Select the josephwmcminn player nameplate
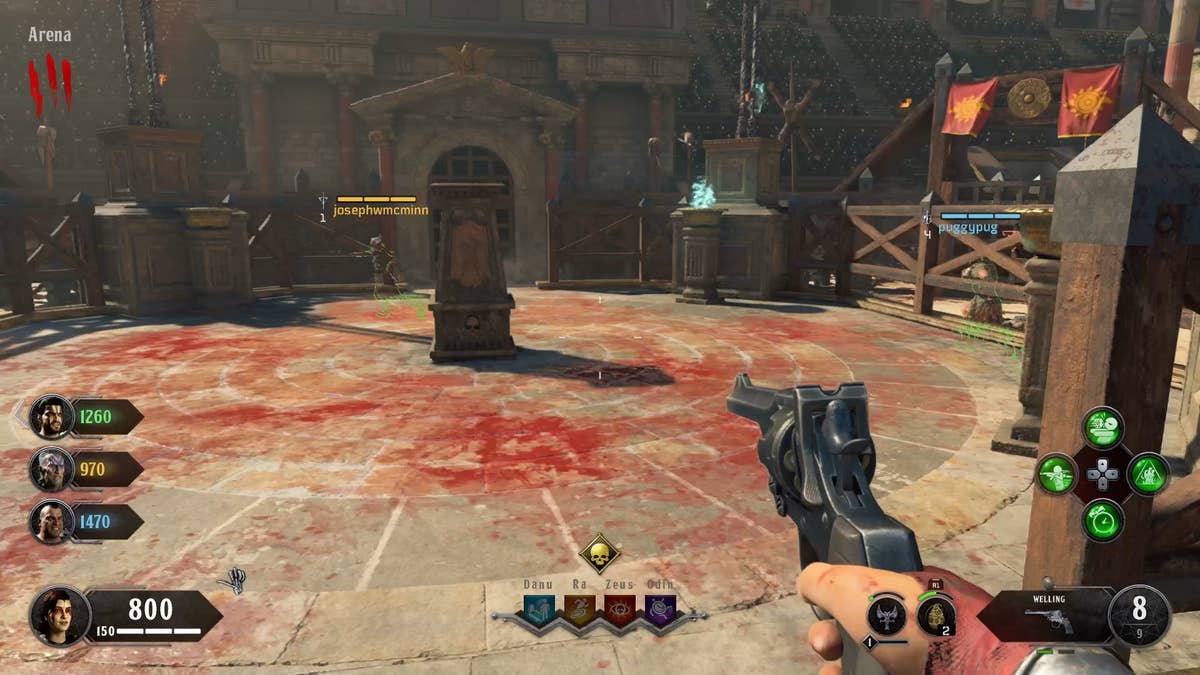The width and height of the screenshot is (1200, 675). [380, 210]
